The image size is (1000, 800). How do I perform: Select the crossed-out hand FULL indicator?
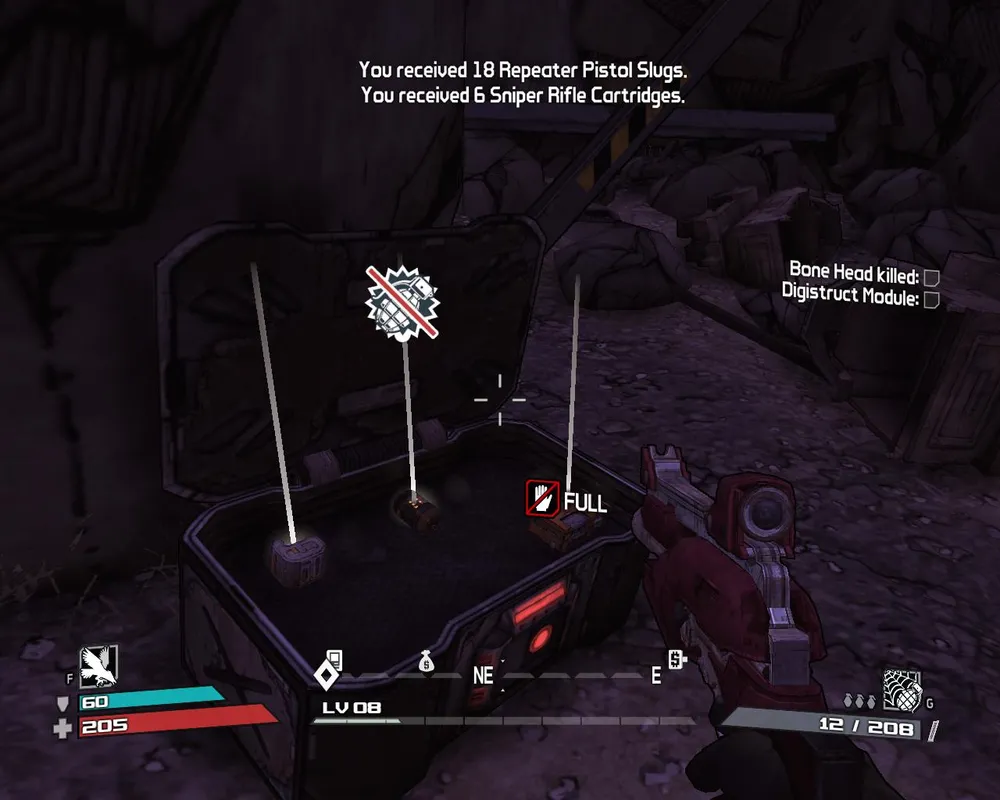[x=541, y=498]
